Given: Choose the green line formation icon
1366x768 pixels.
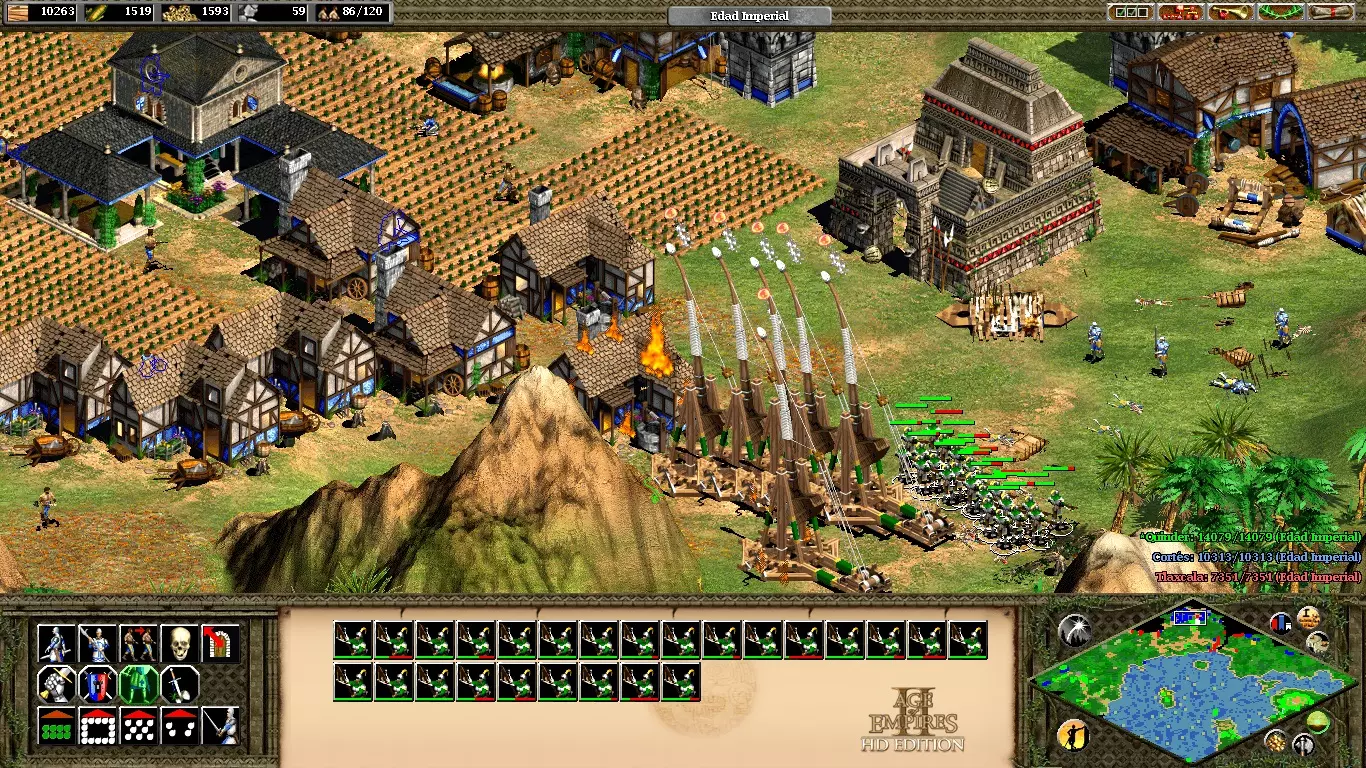Looking at the screenshot, I should click(x=57, y=726).
